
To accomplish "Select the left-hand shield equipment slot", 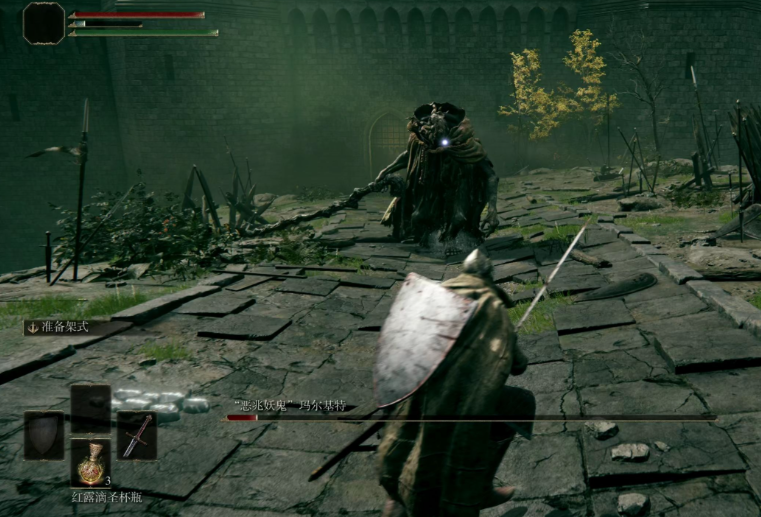I will (43, 435).
